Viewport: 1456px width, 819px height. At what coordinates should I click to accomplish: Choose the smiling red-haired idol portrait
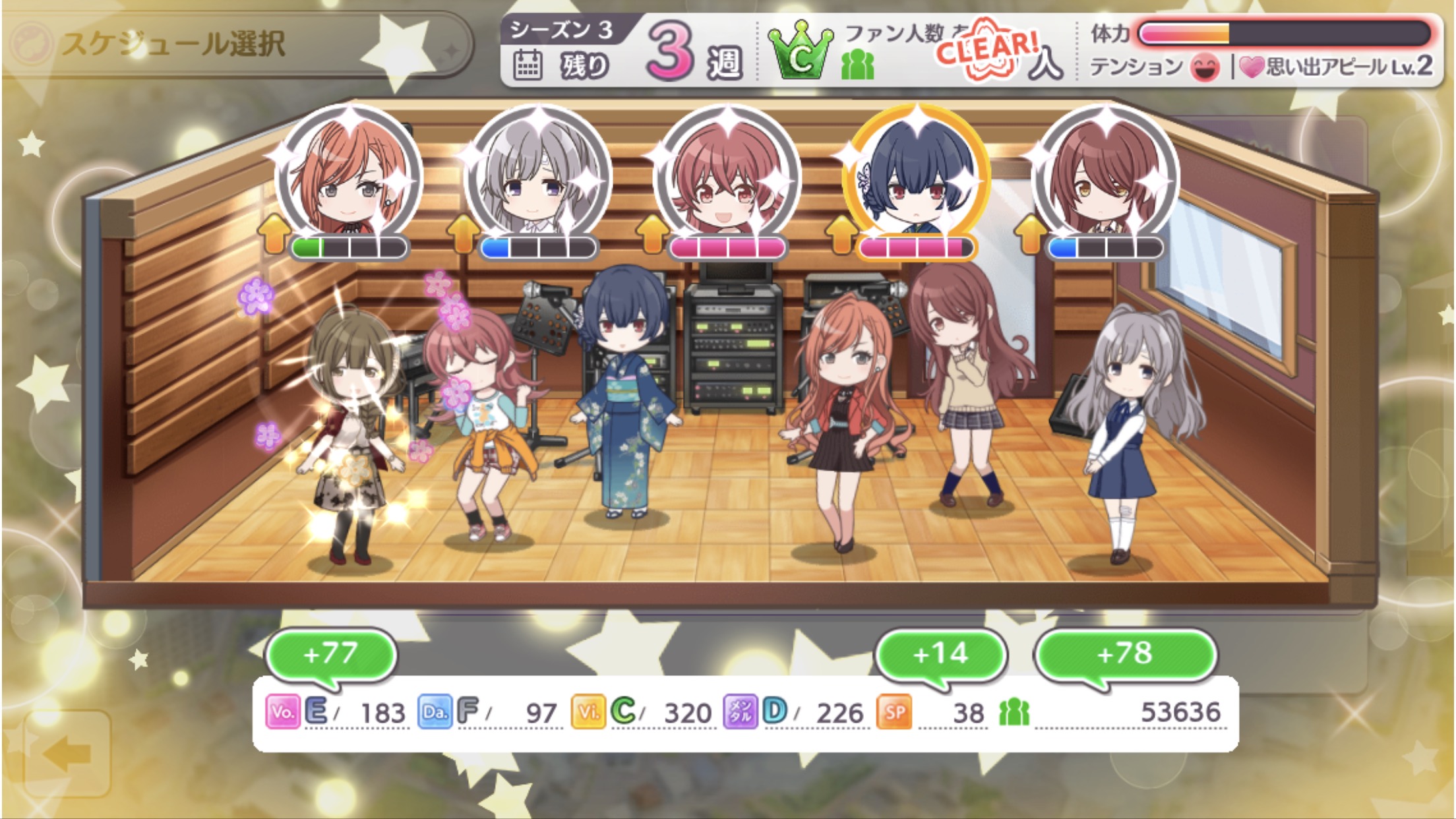[727, 176]
